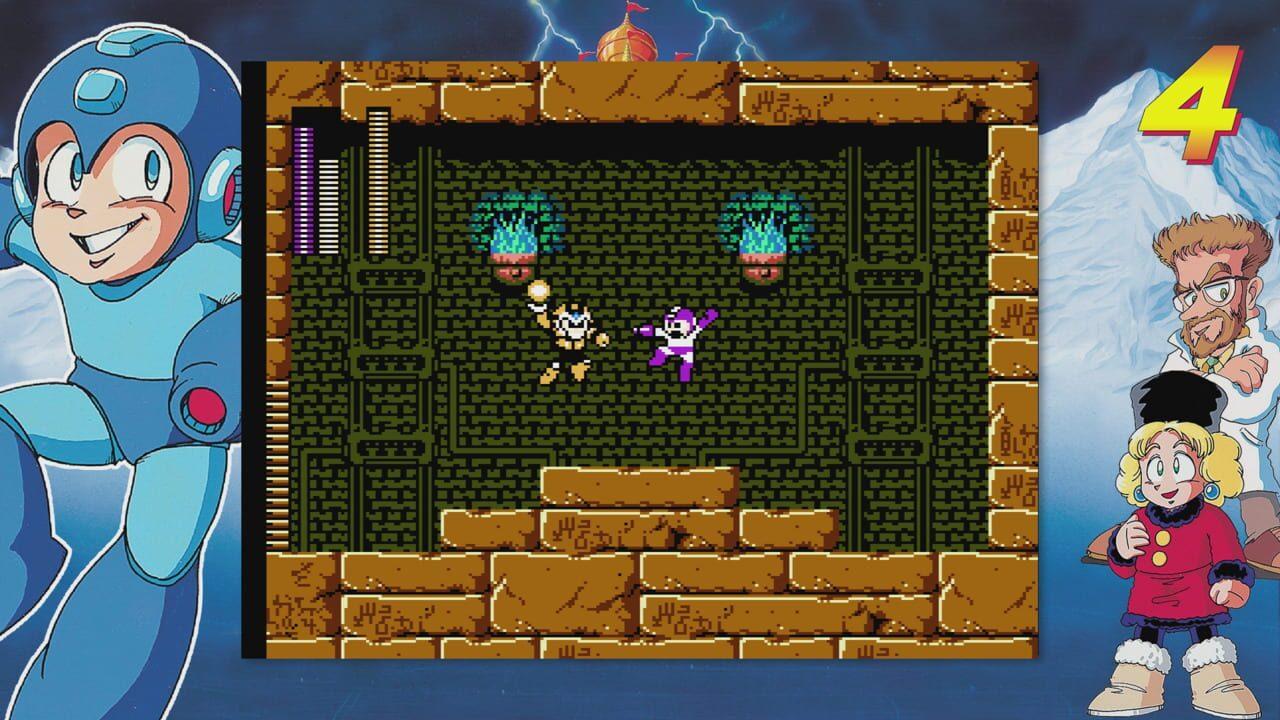1280x720 pixels.
Task: Click Kalinka's red coat in the border art
Action: (1180, 560)
